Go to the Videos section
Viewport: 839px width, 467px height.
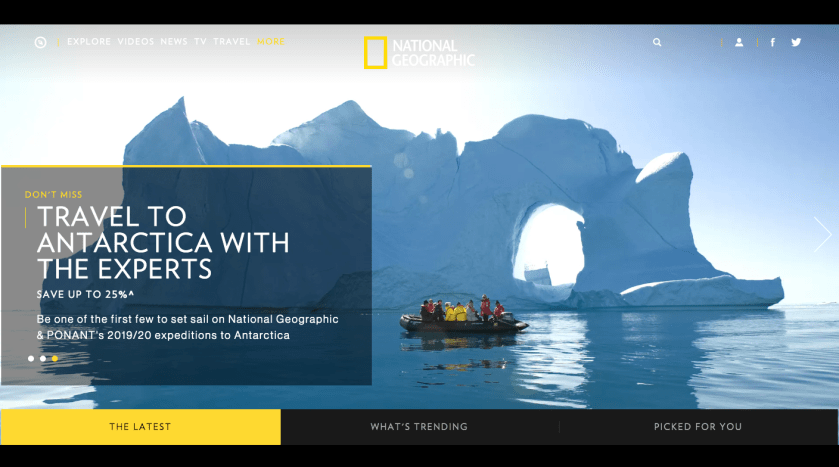click(136, 42)
